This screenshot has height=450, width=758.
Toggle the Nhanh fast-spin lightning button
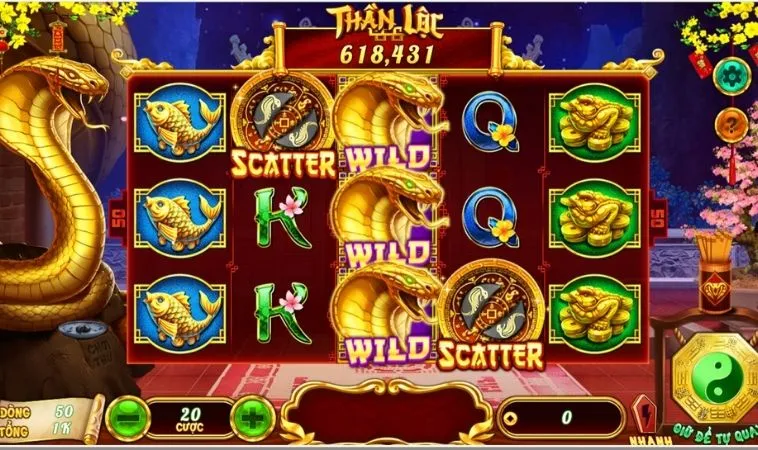click(x=643, y=412)
